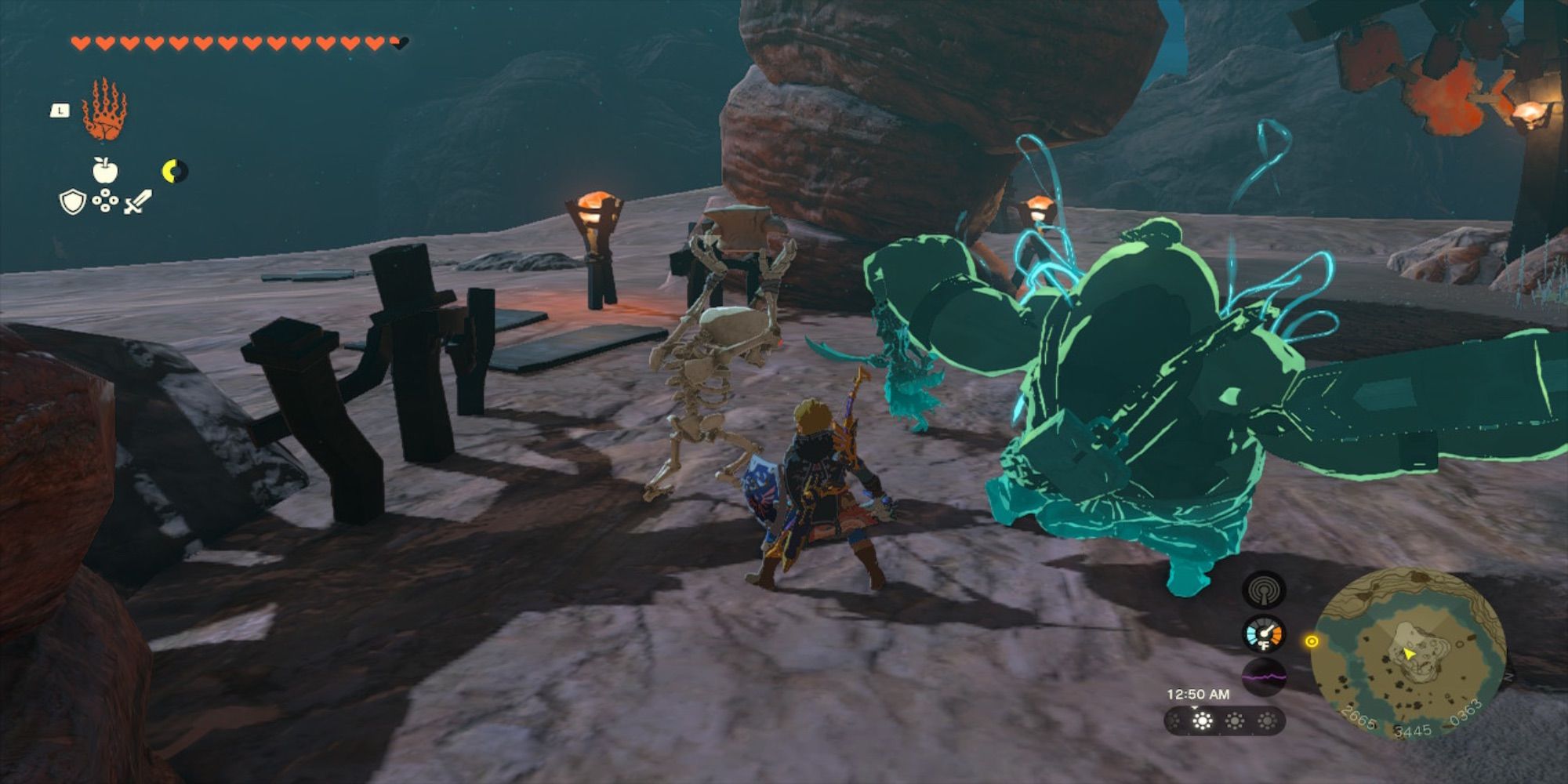
Task: Click the D-pad item wheel icon
Action: 105,201
